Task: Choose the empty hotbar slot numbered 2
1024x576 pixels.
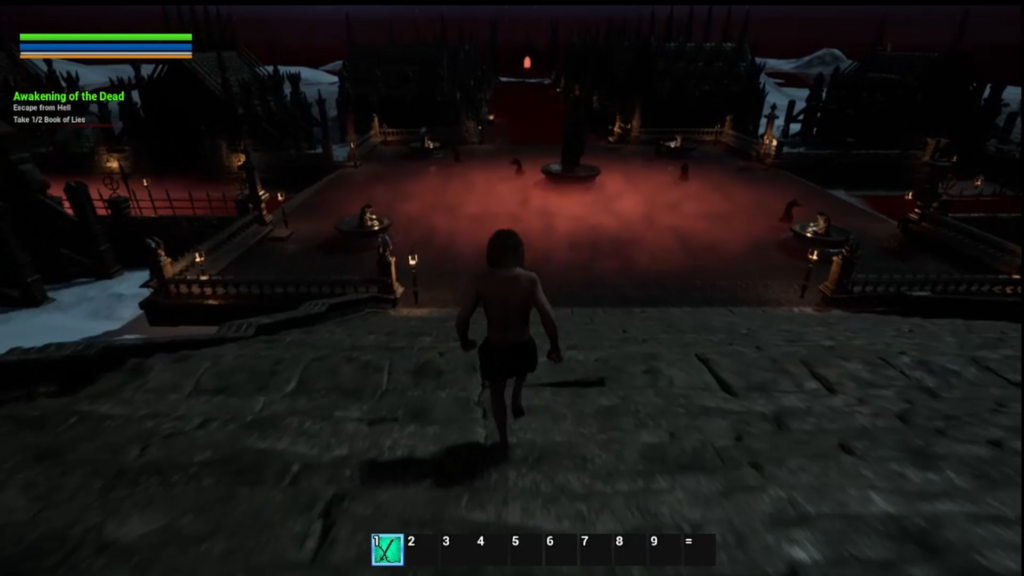Action: pos(422,549)
